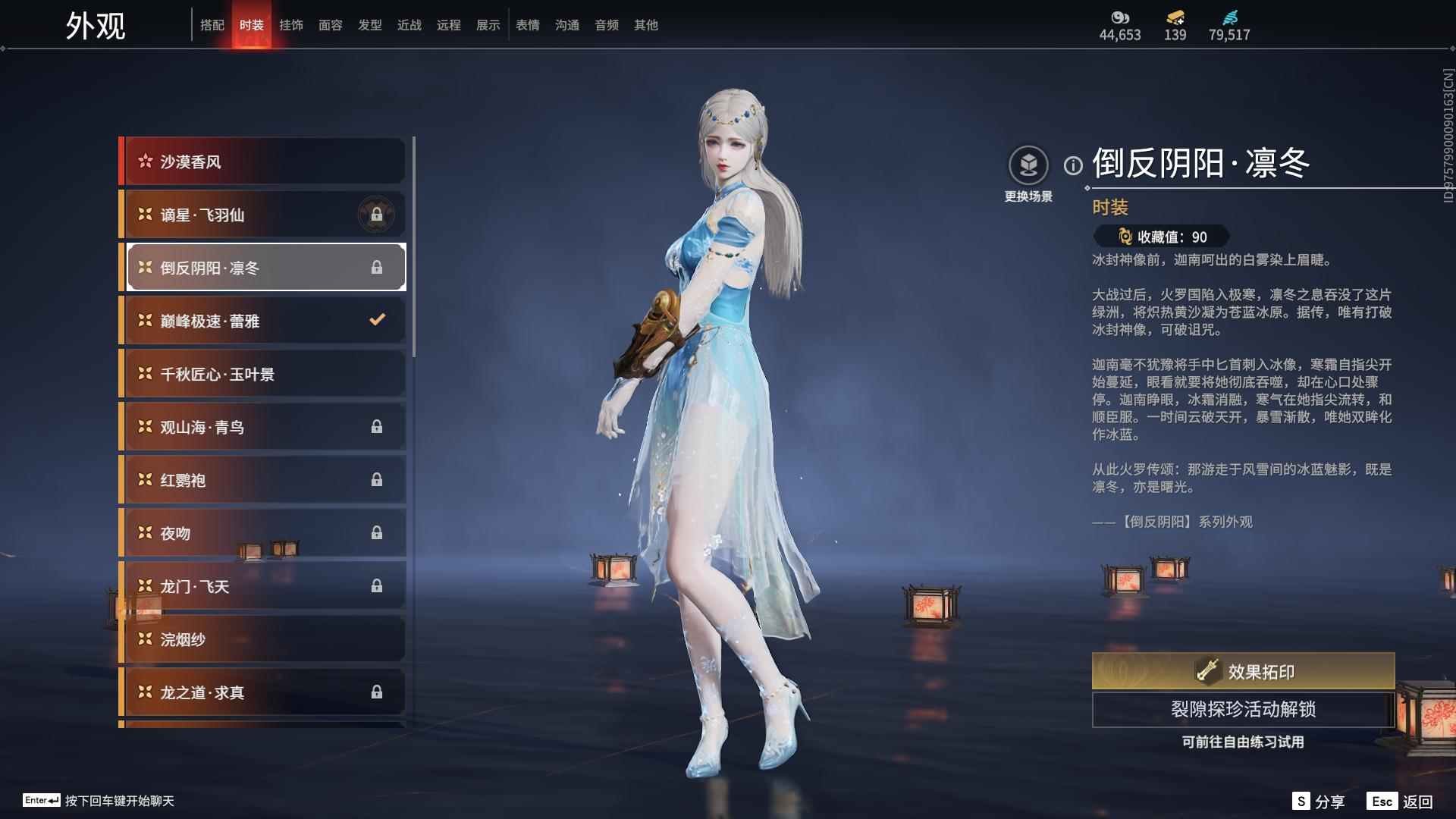
Task: Open the 表情 tab
Action: 527,24
